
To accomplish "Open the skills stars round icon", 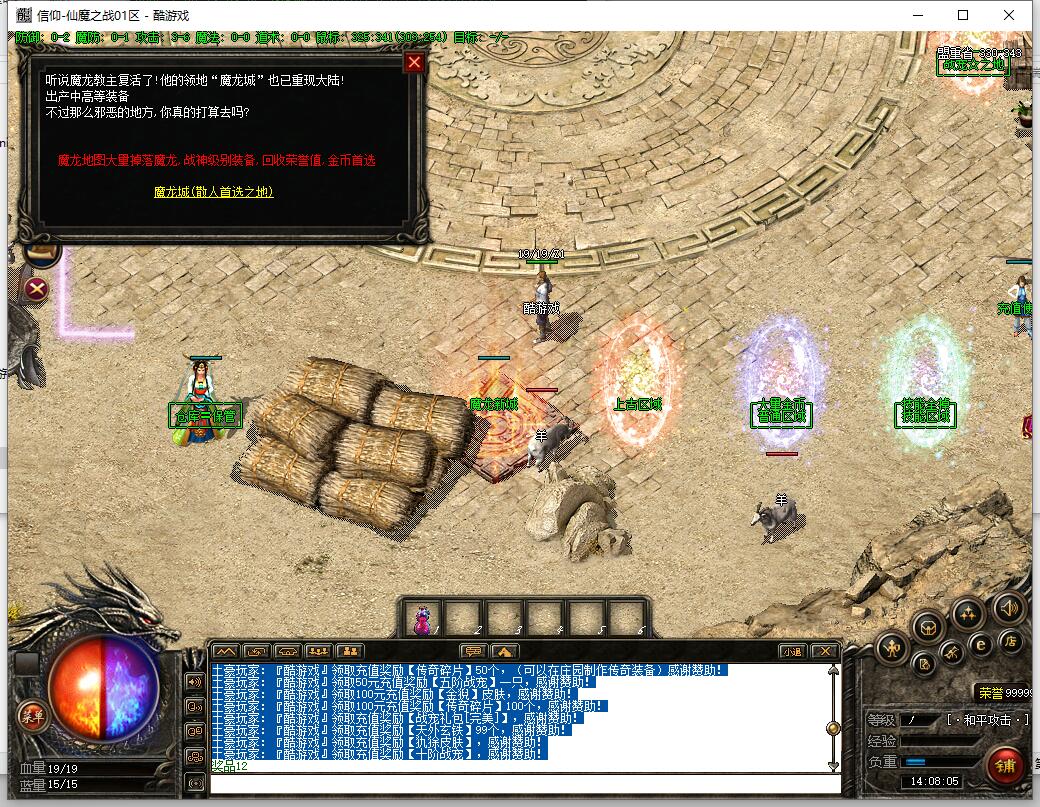I will click(x=967, y=612).
